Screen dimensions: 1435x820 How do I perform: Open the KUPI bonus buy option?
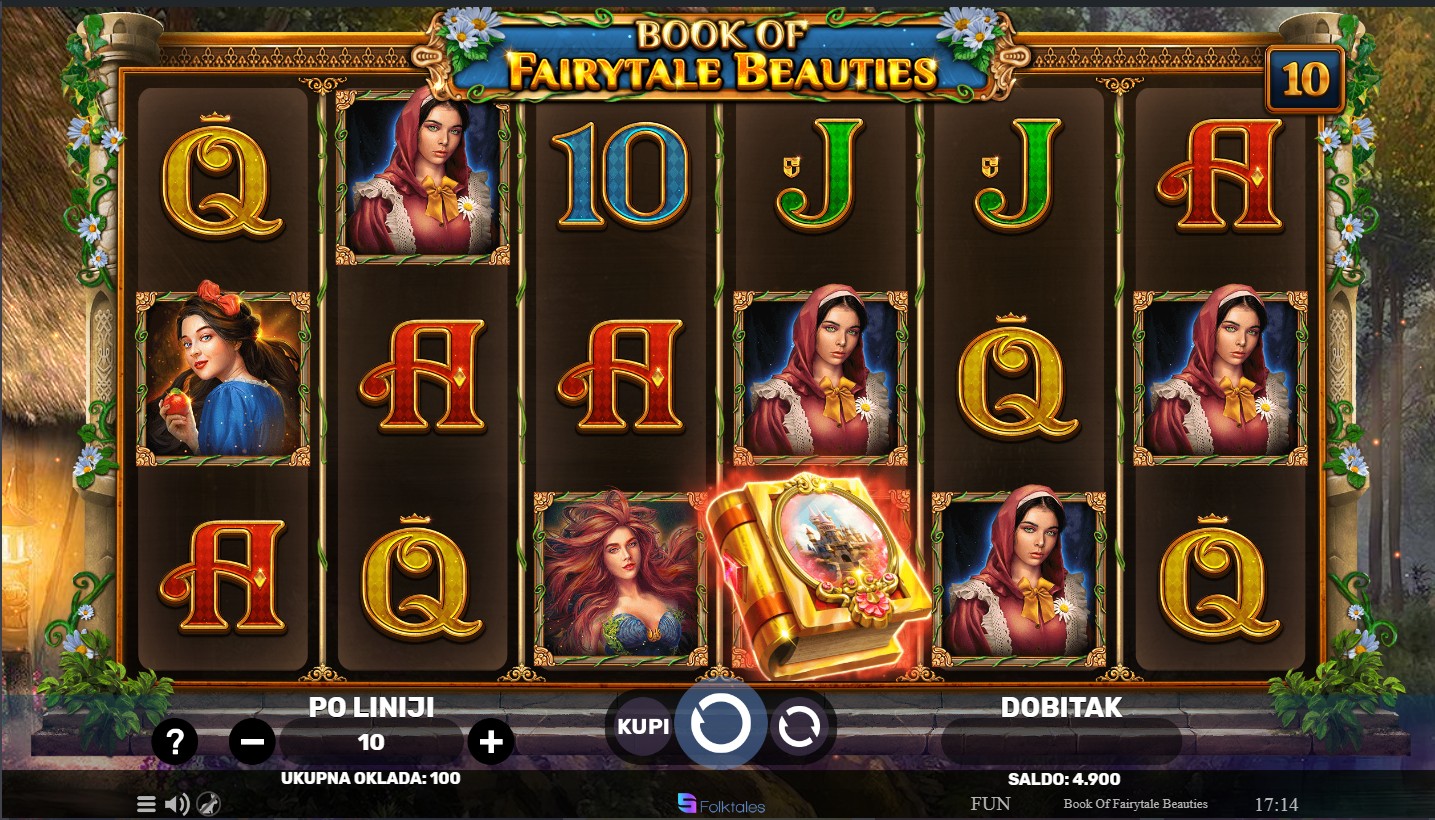[x=643, y=726]
